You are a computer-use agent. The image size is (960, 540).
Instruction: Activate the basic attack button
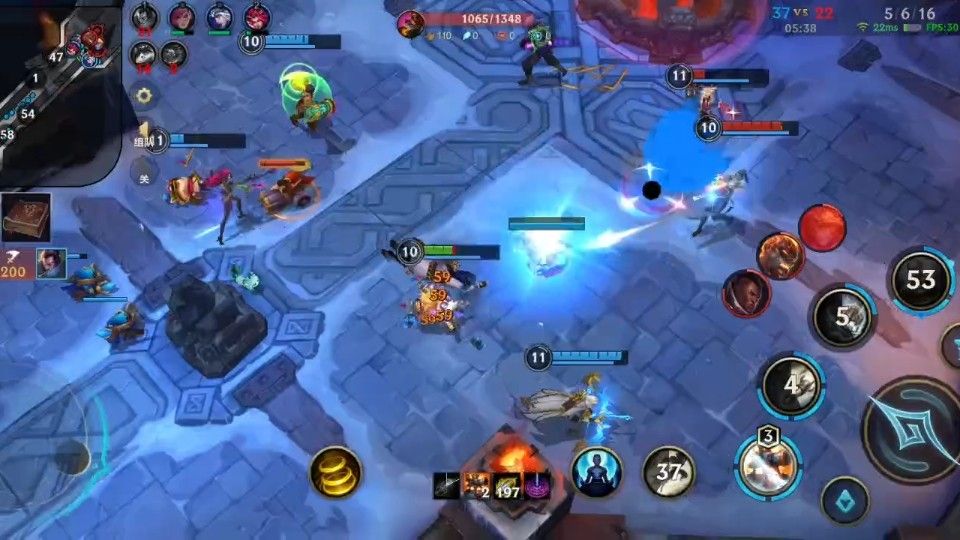click(912, 430)
